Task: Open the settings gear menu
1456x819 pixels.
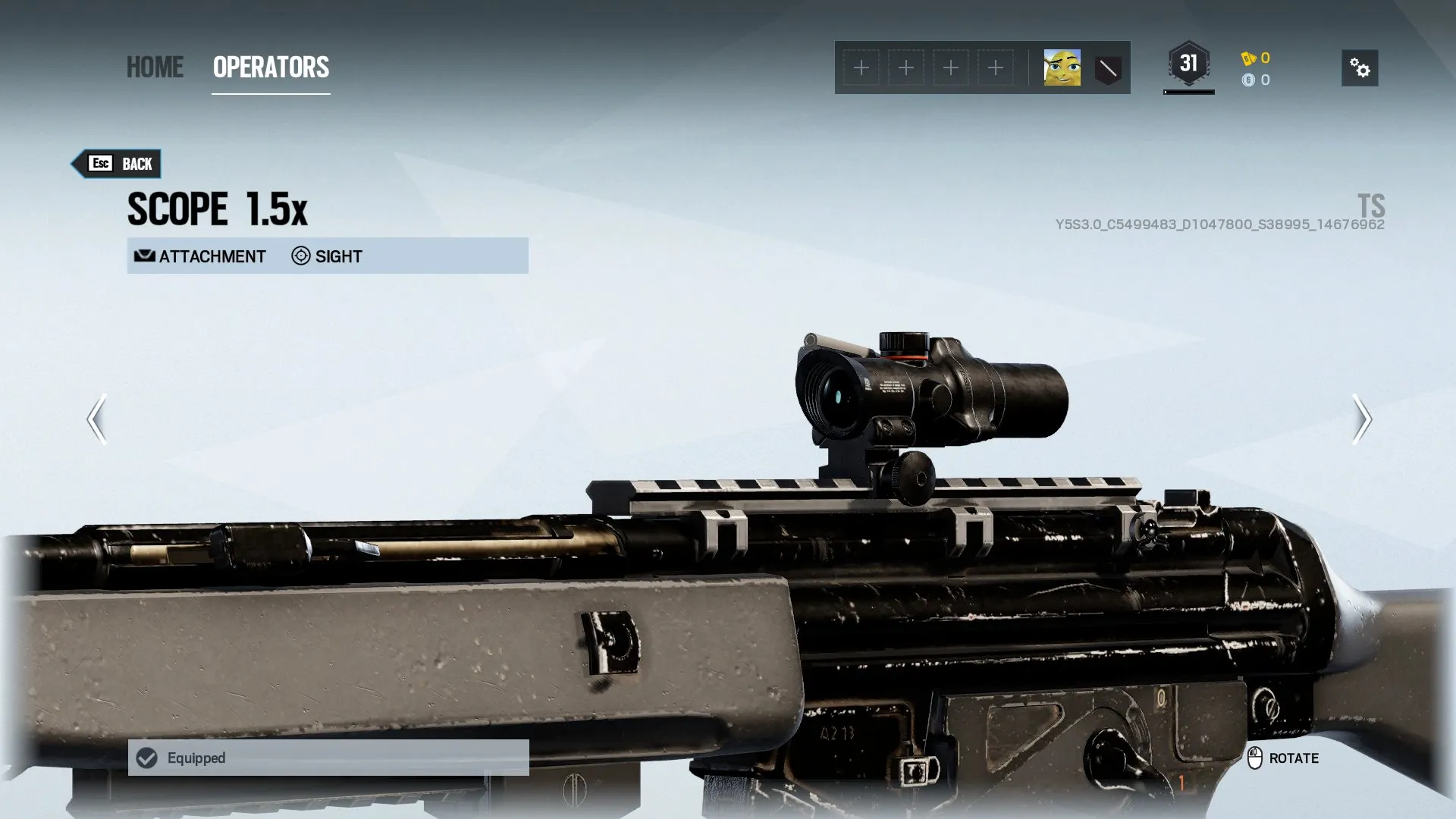Action: pos(1360,68)
